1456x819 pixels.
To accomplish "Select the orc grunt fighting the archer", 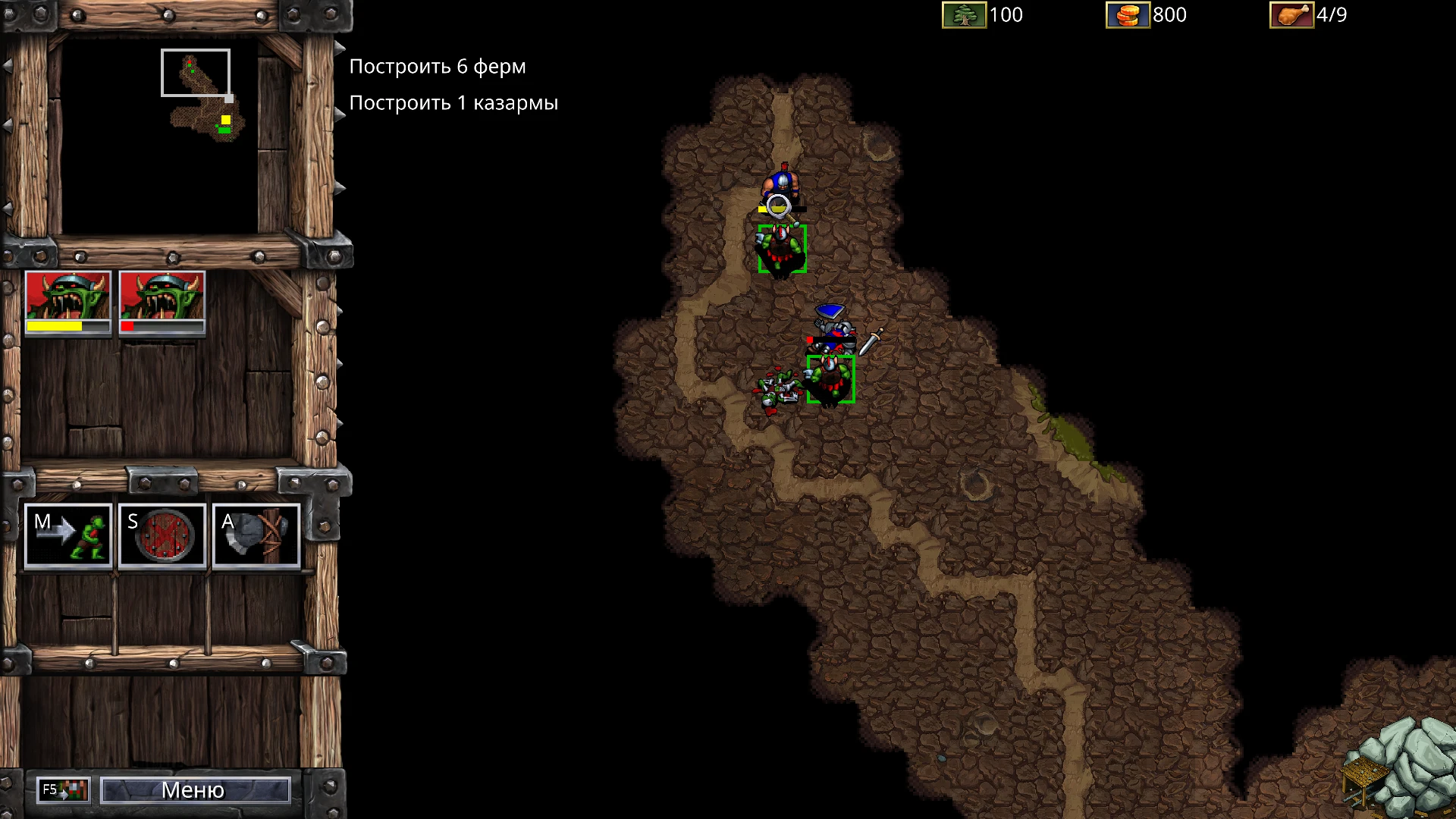I will tap(782, 249).
